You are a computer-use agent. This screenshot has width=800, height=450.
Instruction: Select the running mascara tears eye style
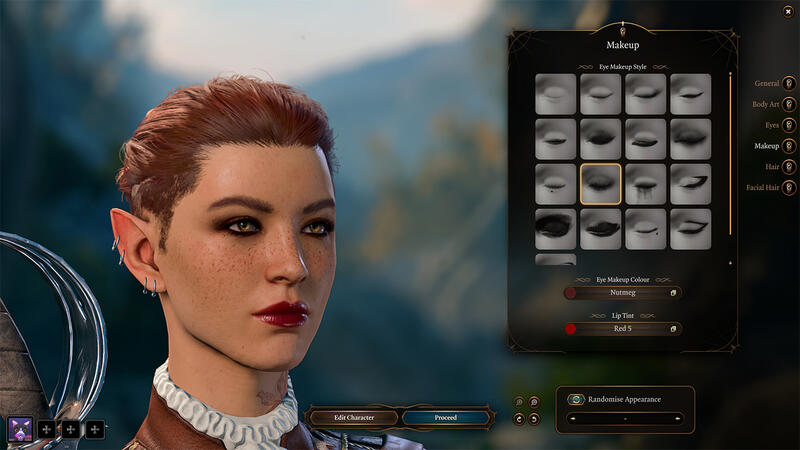pyautogui.click(x=645, y=184)
